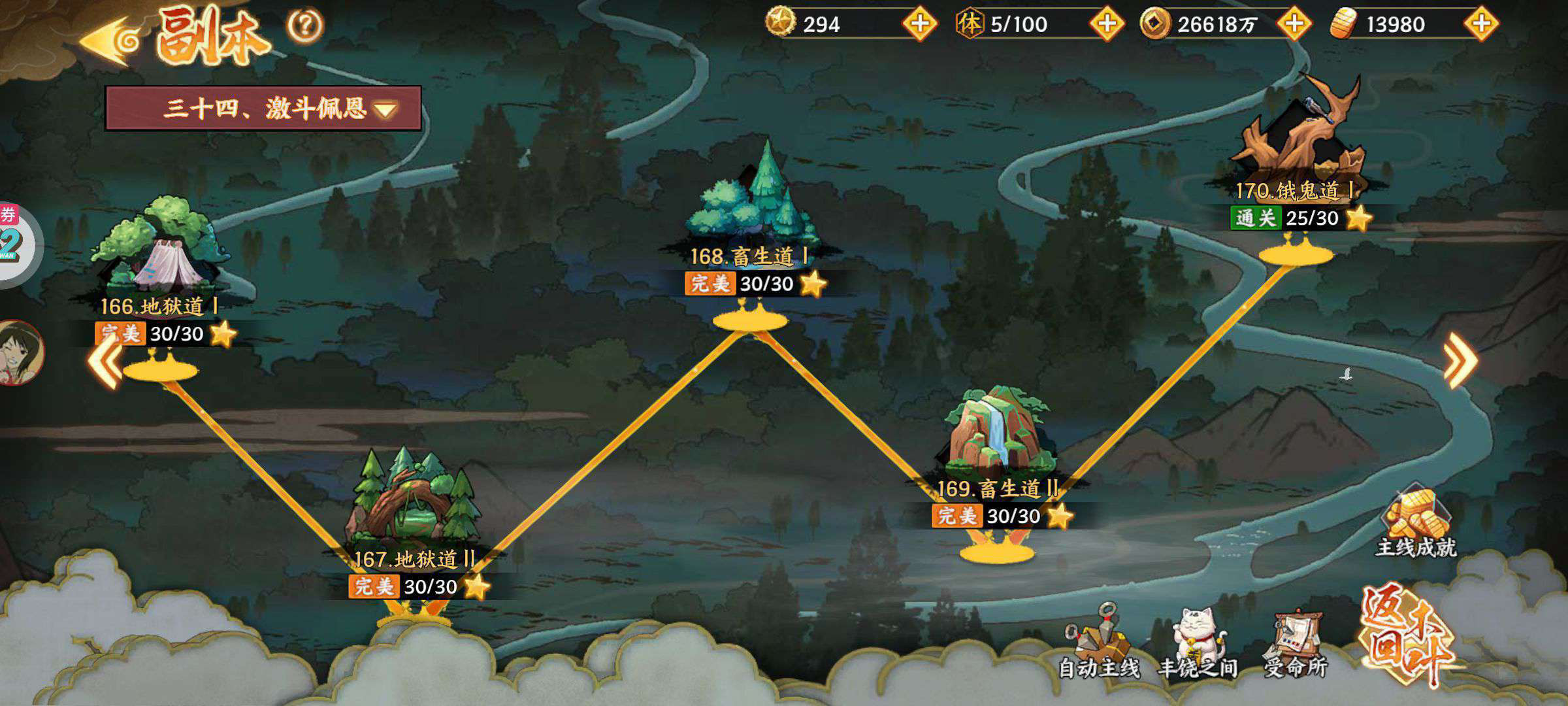Add star currency with plus button
Screen dimensions: 1568x706
coord(919,24)
